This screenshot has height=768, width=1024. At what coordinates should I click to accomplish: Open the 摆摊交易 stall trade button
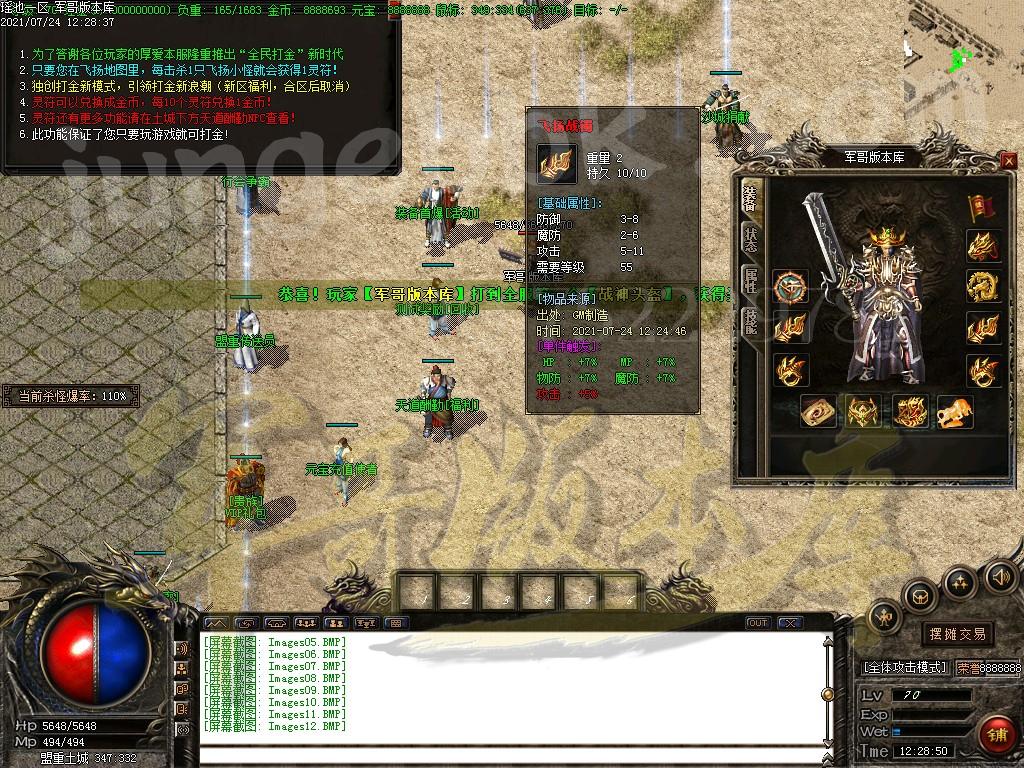(x=957, y=634)
